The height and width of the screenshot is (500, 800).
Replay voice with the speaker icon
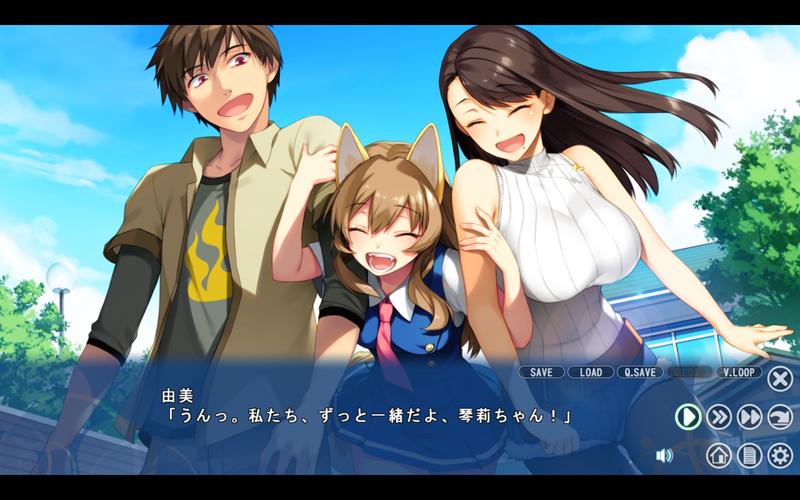[x=664, y=456]
